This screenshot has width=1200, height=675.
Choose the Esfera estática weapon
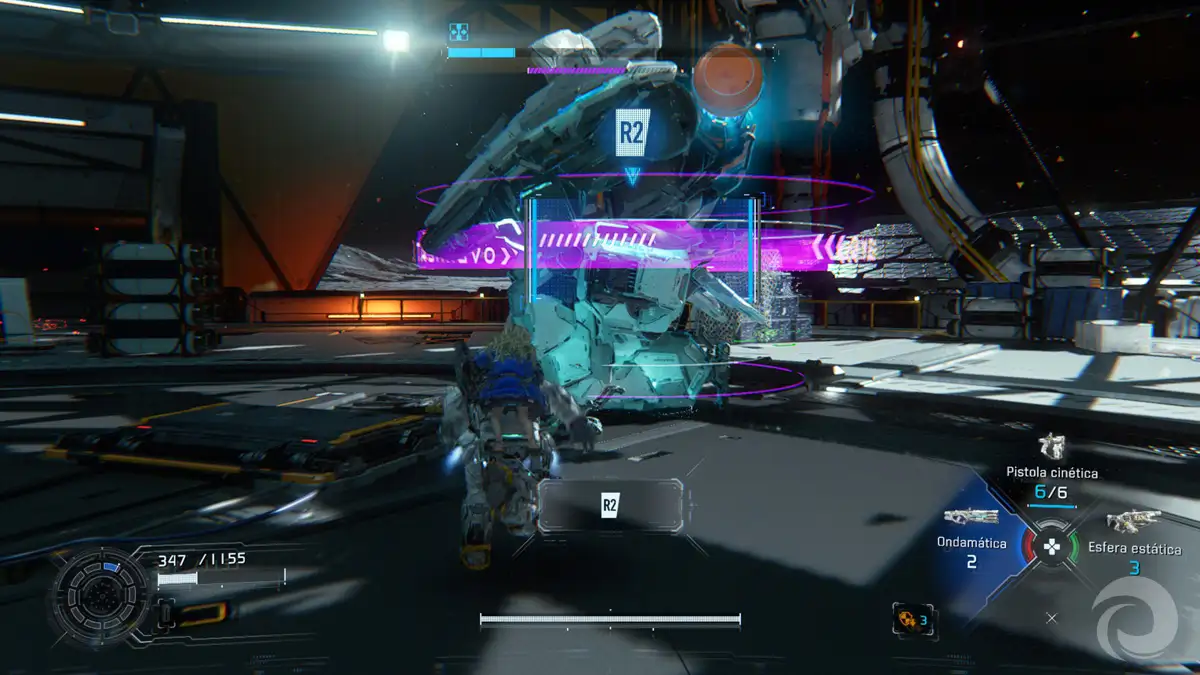[1133, 521]
